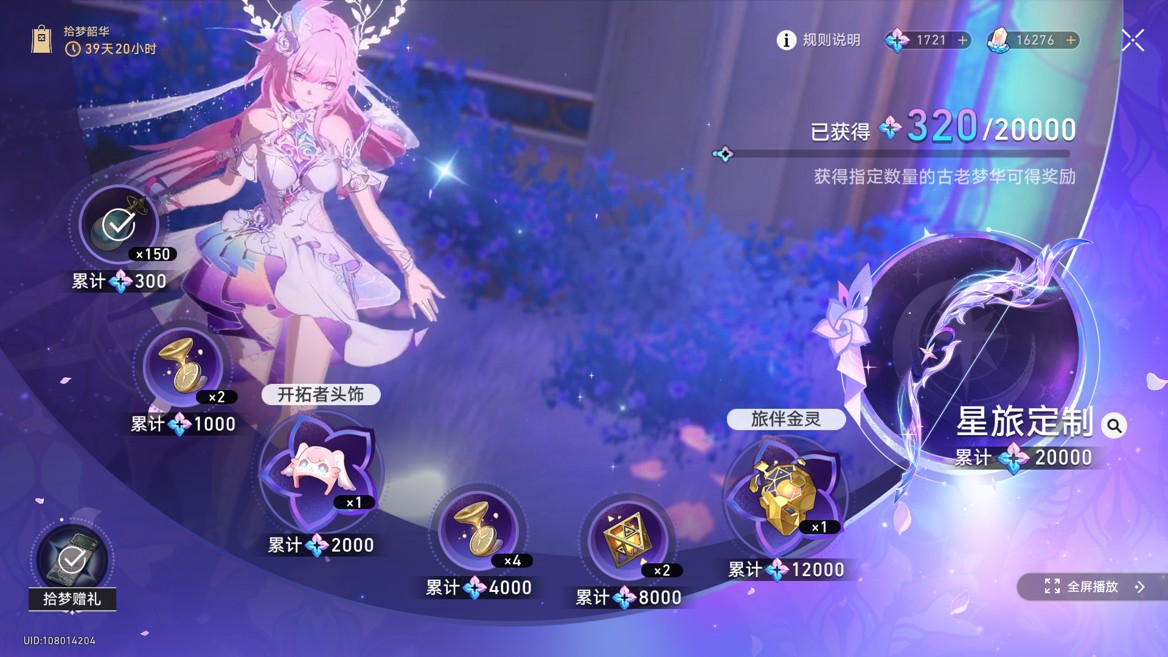Open the 拾梦韶华 shop bag icon
Viewport: 1168px width, 657px height.
pyautogui.click(x=41, y=40)
